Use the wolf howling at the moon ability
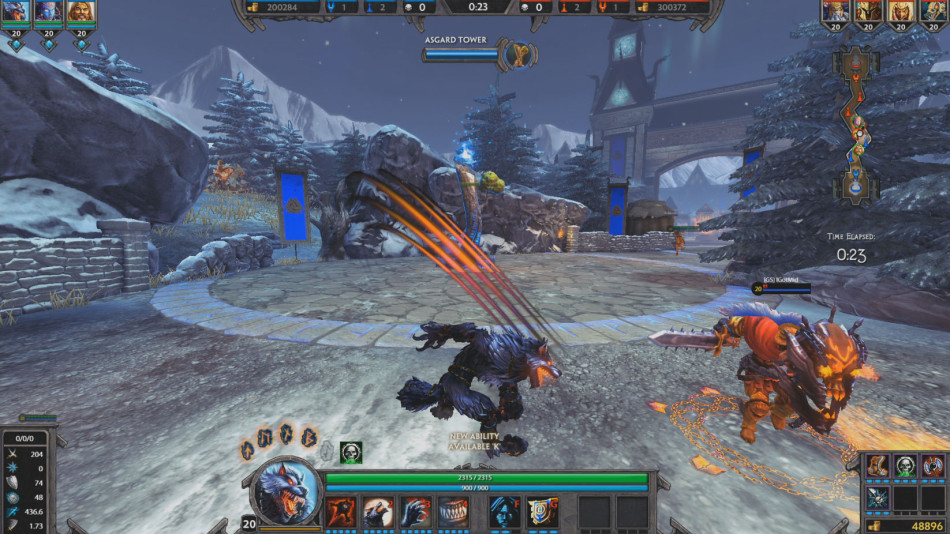The height and width of the screenshot is (534, 950). click(378, 511)
